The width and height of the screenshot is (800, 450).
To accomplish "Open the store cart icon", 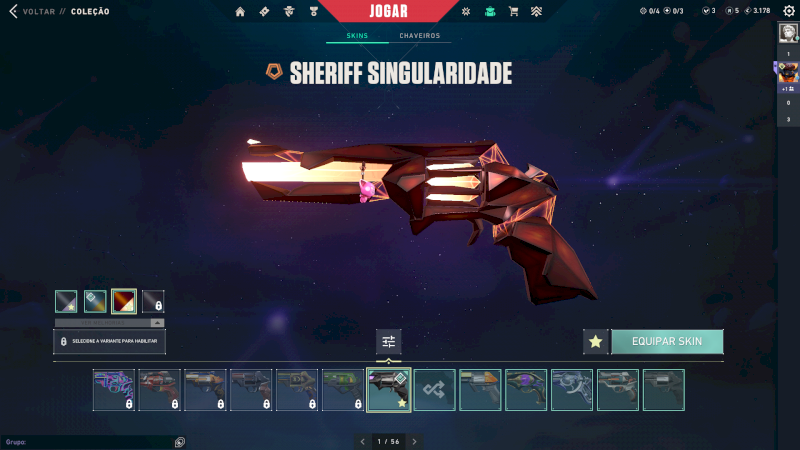I will coord(513,12).
